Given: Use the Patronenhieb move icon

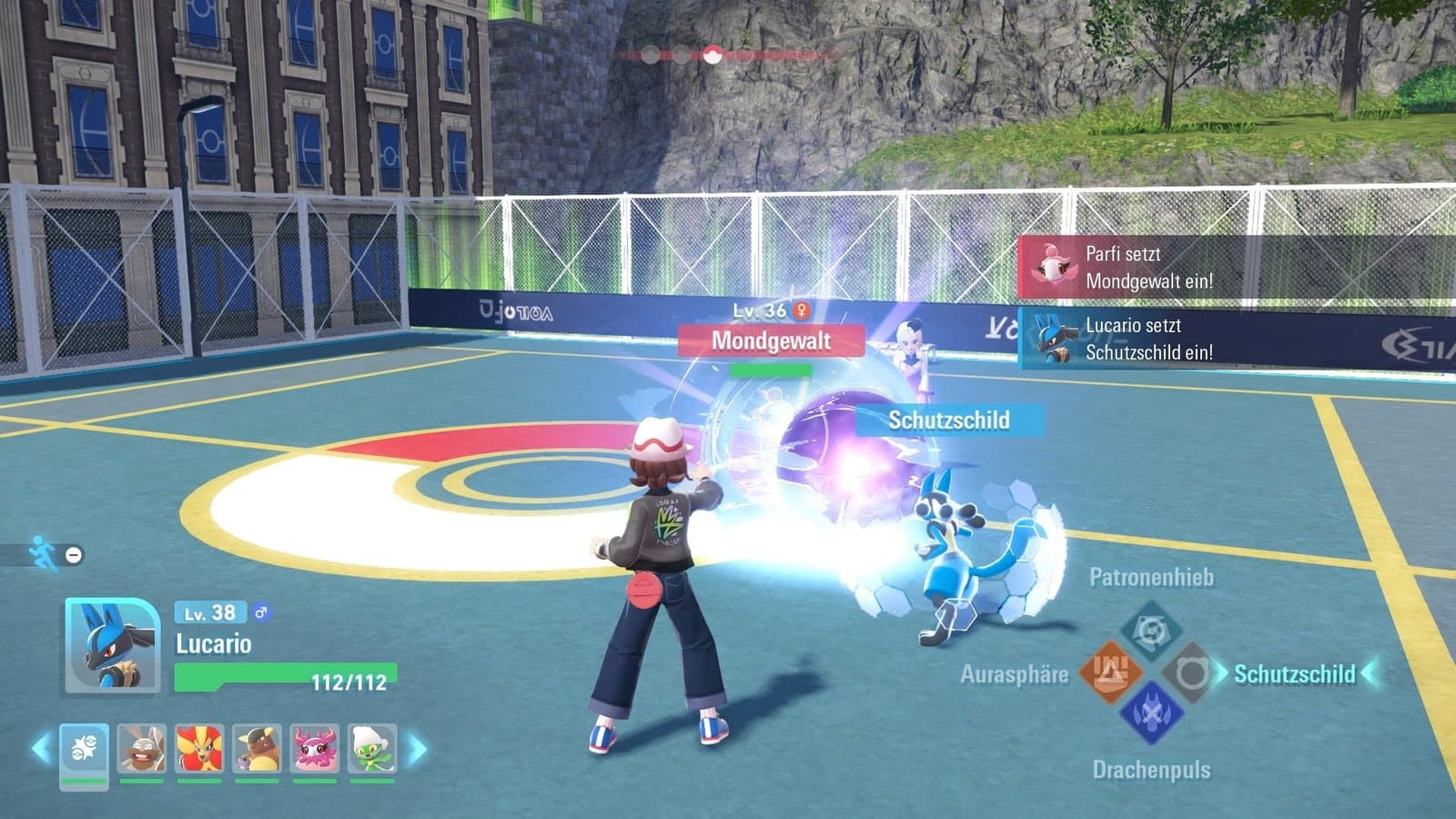Looking at the screenshot, I should coord(1150,630).
